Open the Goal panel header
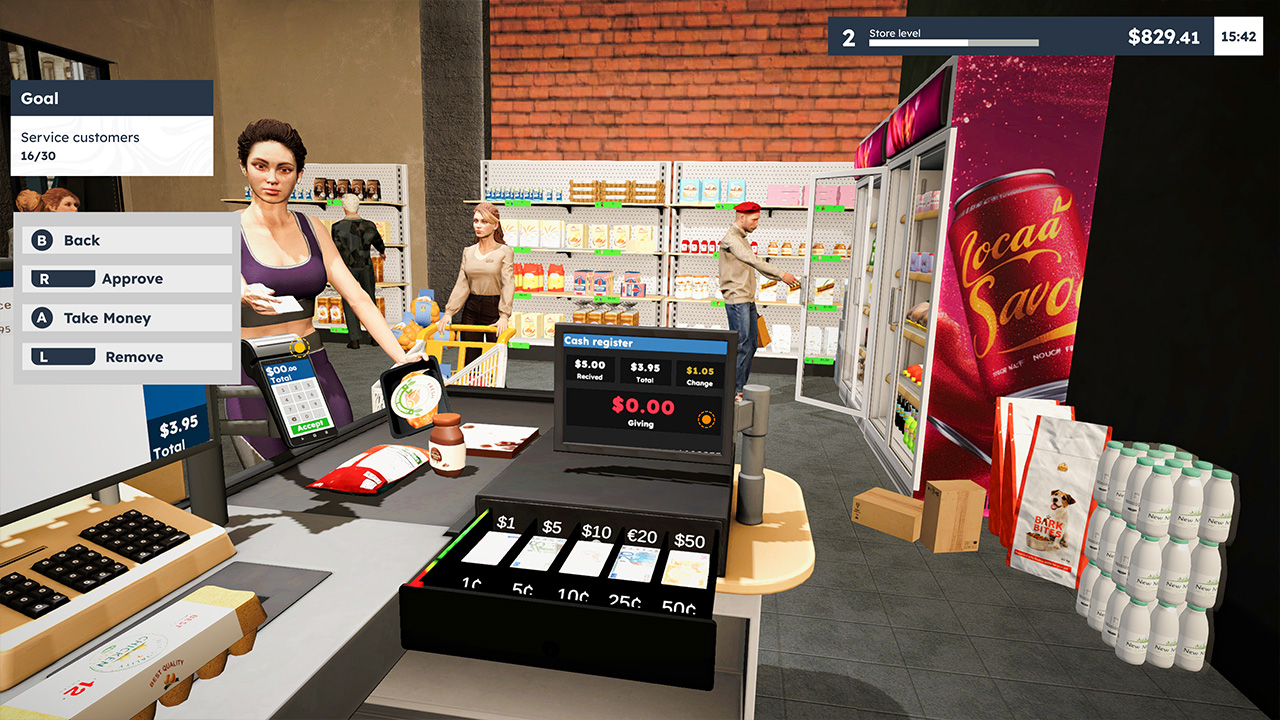Viewport: 1280px width, 720px height. [x=111, y=98]
